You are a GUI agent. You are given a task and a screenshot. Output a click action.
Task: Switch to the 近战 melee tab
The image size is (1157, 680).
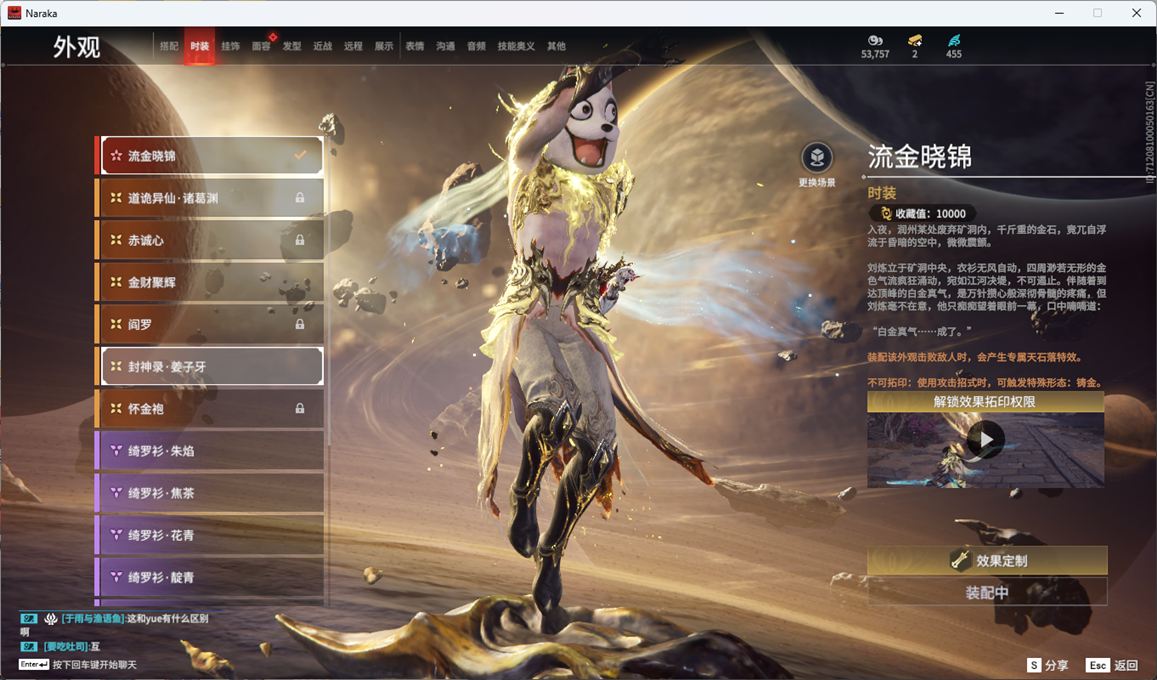pos(322,46)
